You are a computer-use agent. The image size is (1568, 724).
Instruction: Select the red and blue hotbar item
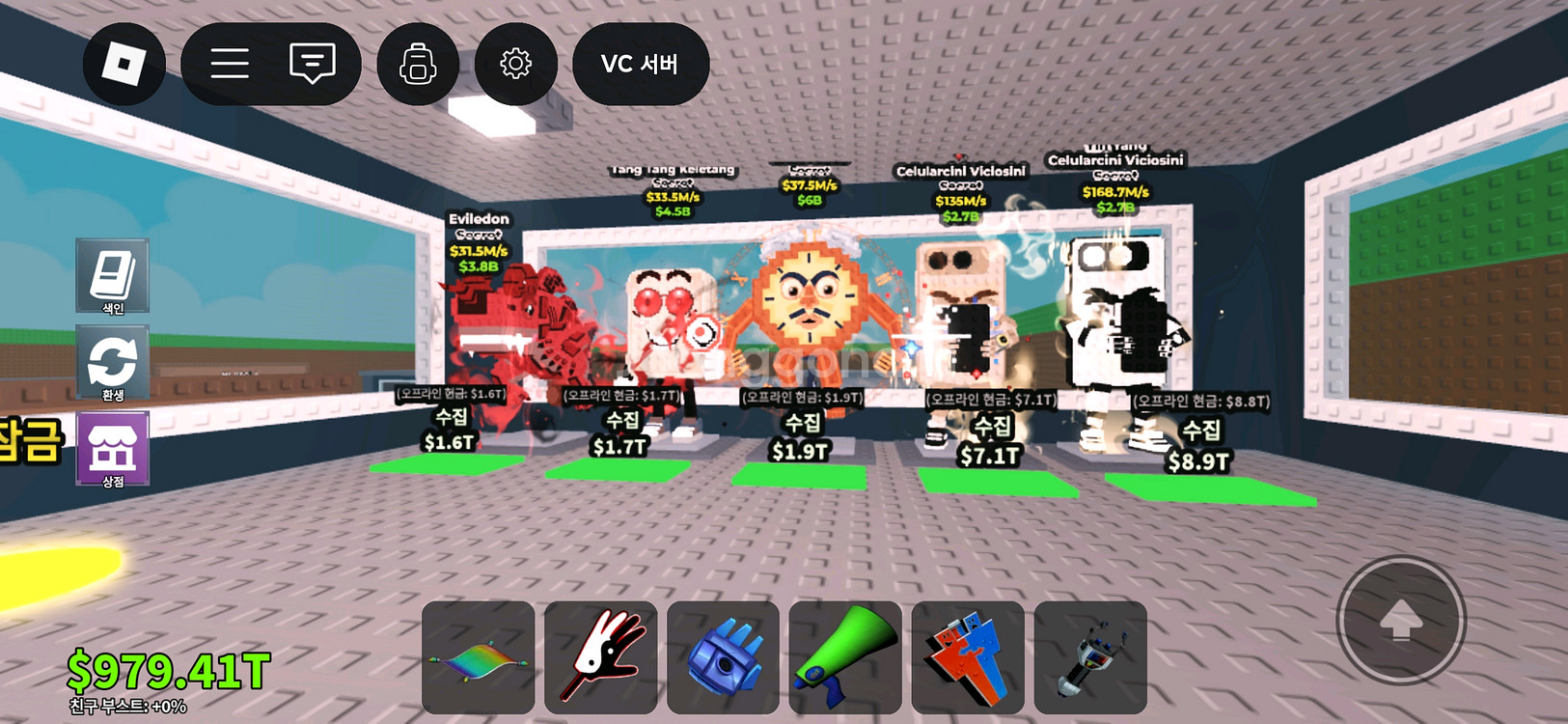(968, 657)
